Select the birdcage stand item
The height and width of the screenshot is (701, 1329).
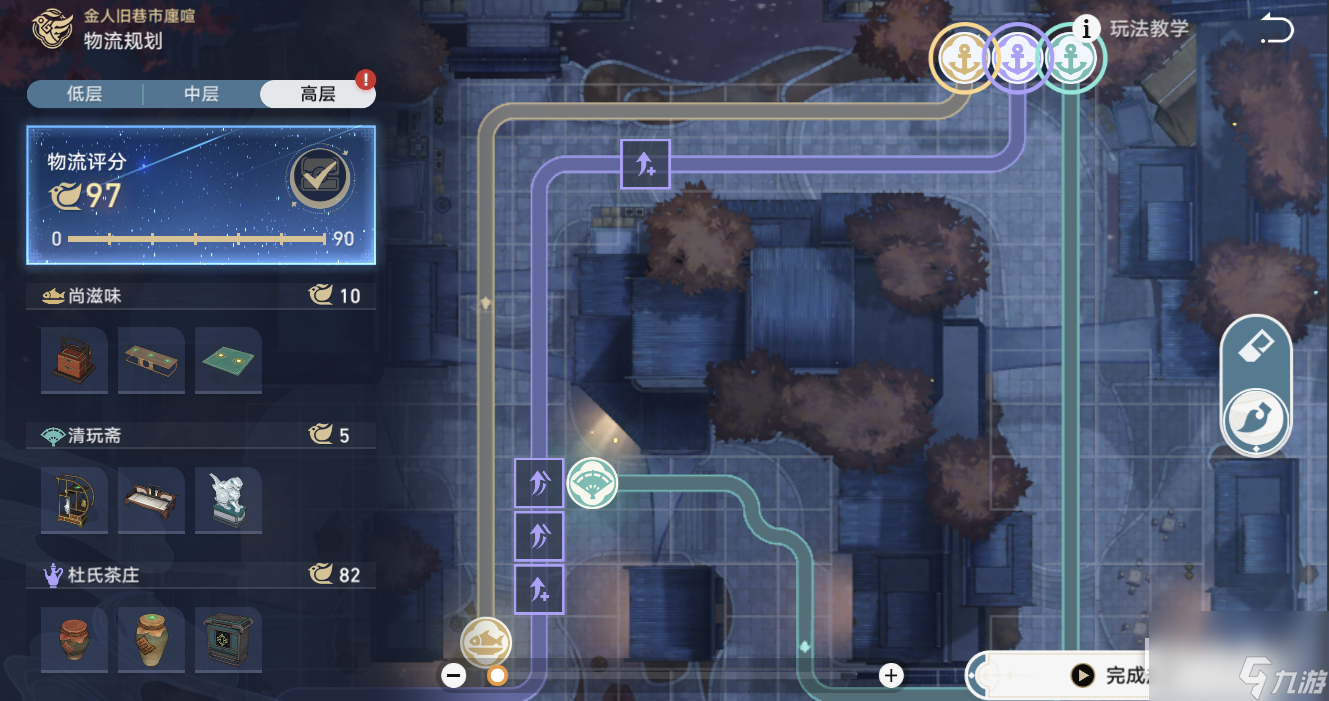[x=74, y=500]
